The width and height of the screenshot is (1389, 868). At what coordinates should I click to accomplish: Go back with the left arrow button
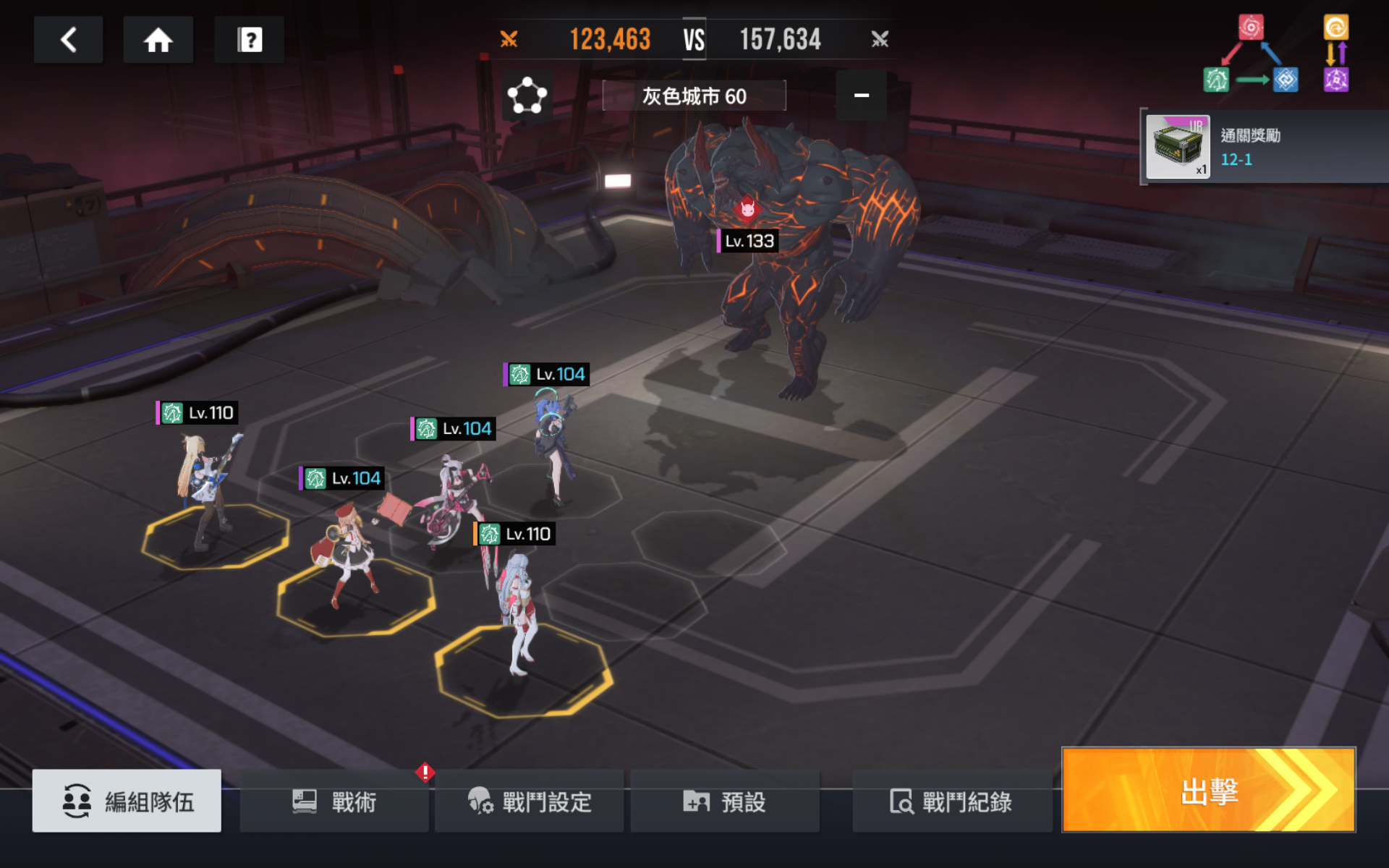pos(69,40)
